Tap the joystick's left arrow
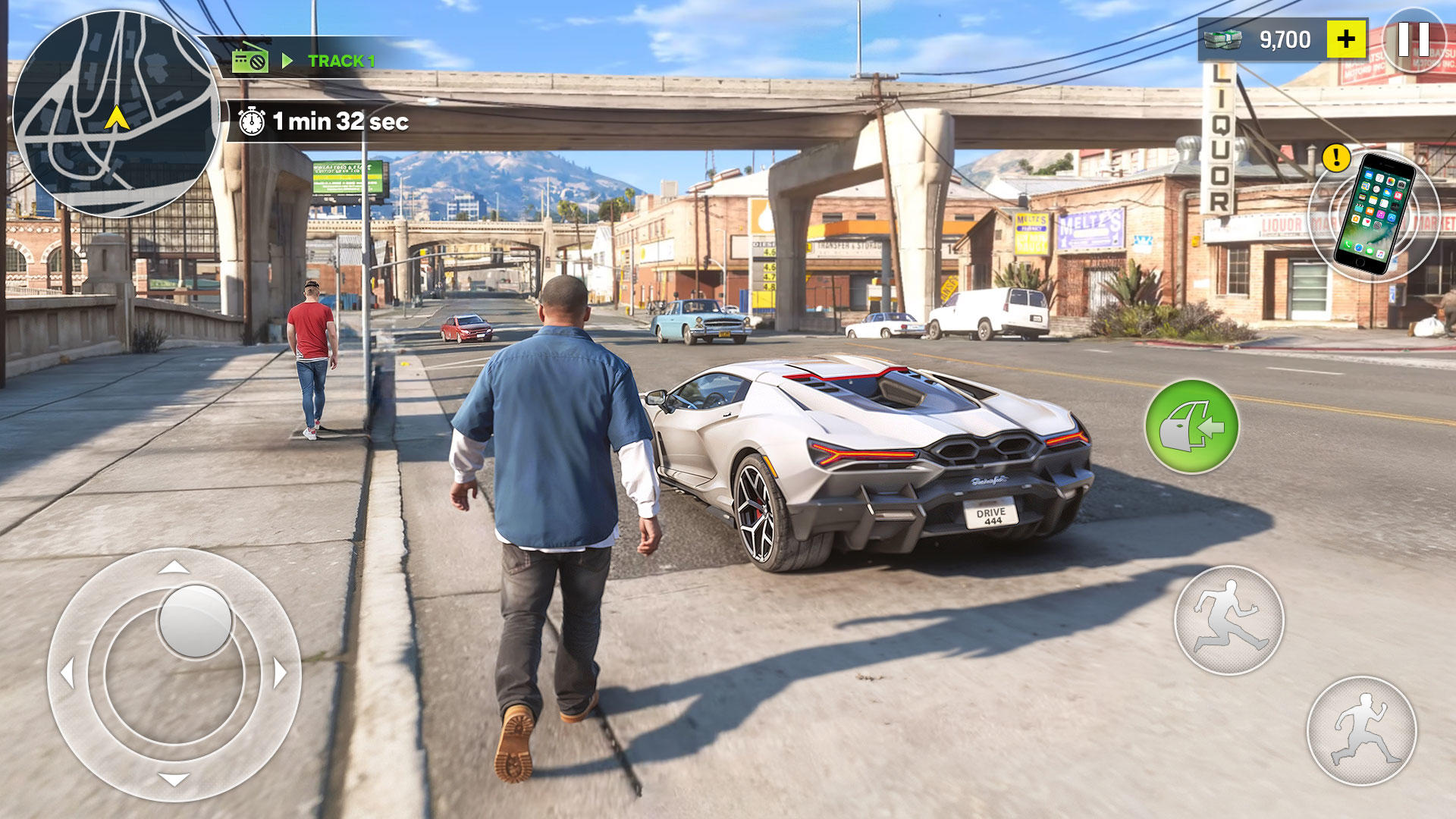 click(67, 673)
